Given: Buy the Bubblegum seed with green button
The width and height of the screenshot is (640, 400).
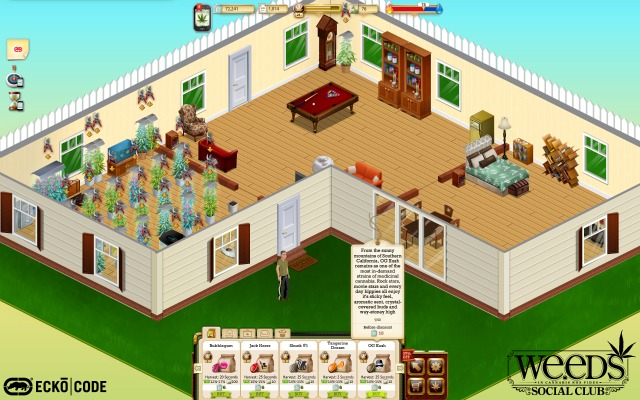Looking at the screenshot, I should coord(221,394).
